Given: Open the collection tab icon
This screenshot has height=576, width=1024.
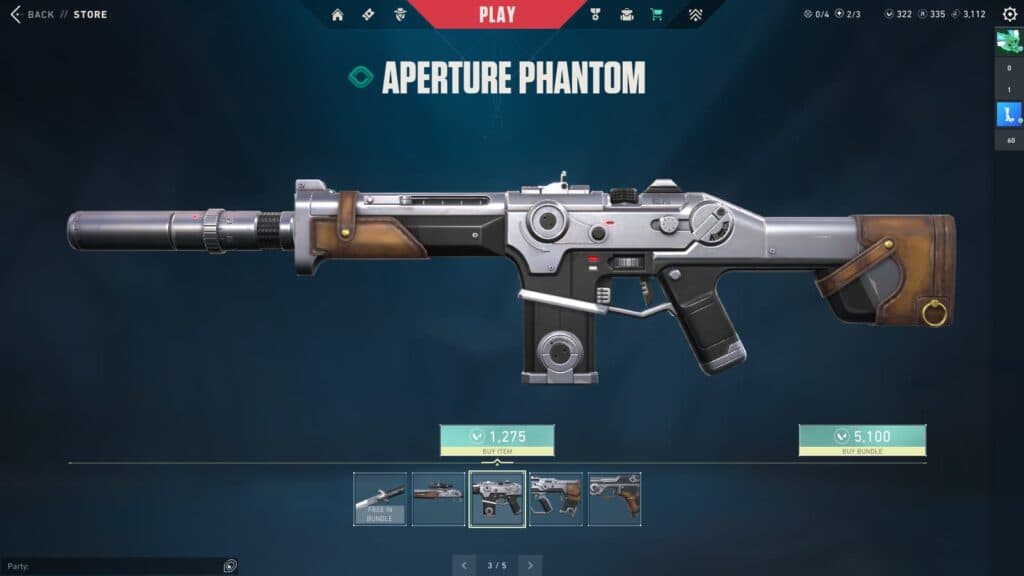Looking at the screenshot, I should pos(627,14).
